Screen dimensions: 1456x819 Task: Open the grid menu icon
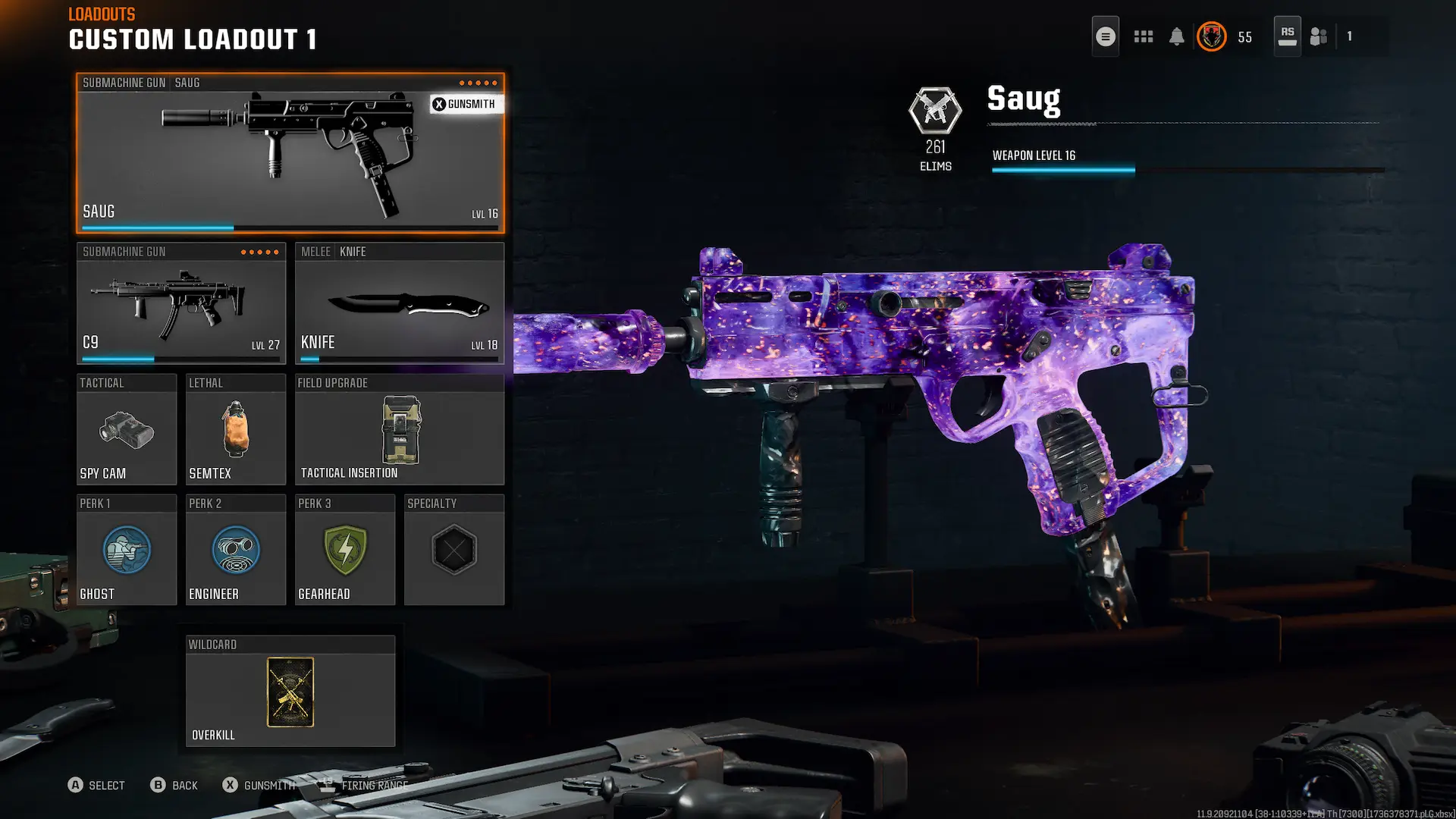(1143, 36)
